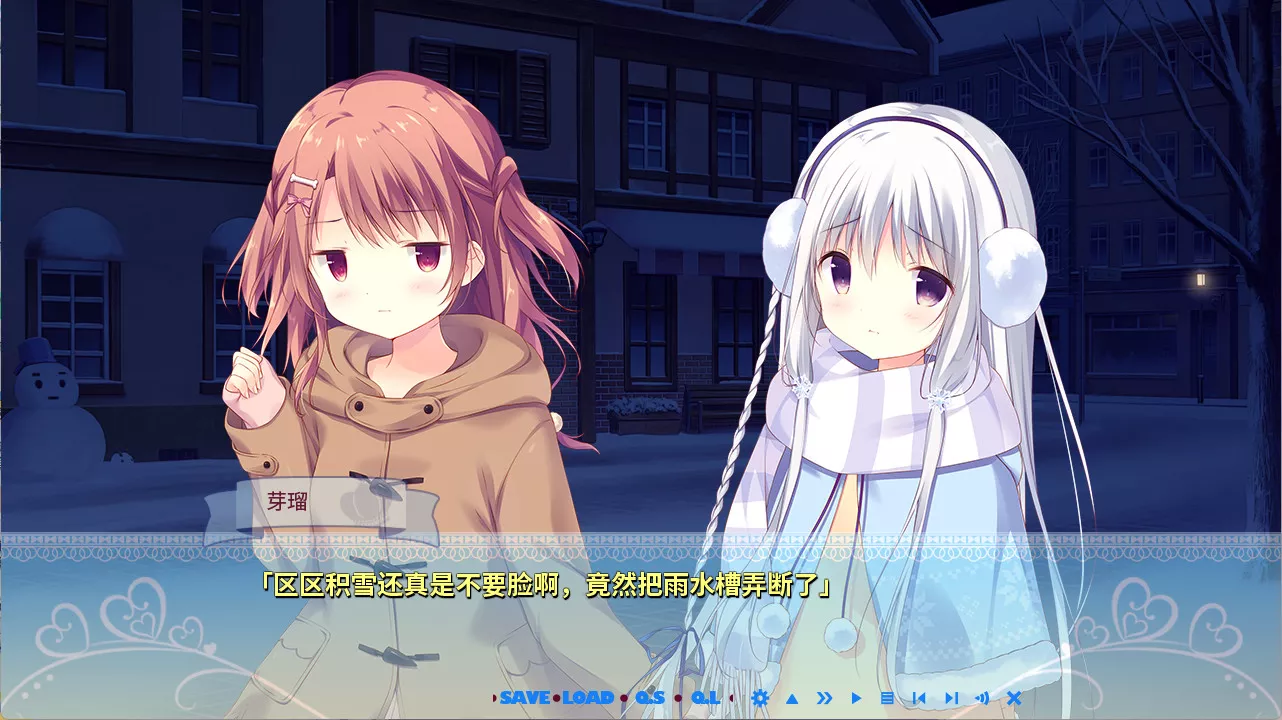Open the SAVE menu
Viewport: 1282px width, 720px height.
pyautogui.click(x=525, y=698)
